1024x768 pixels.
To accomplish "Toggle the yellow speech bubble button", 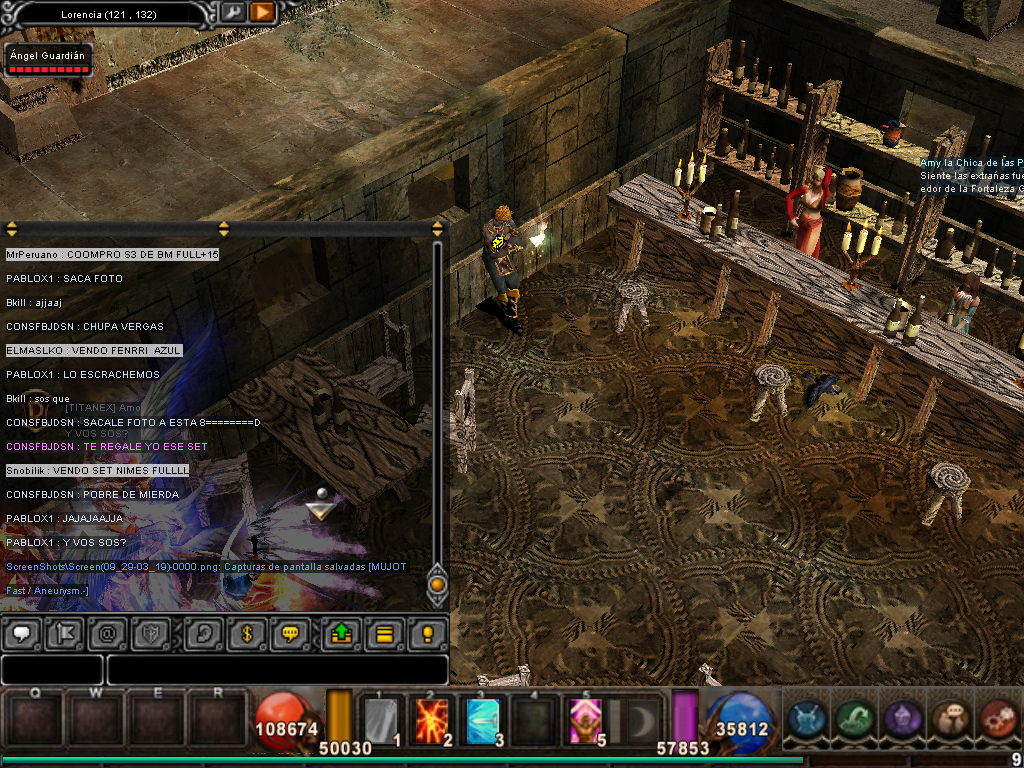I will (291, 633).
